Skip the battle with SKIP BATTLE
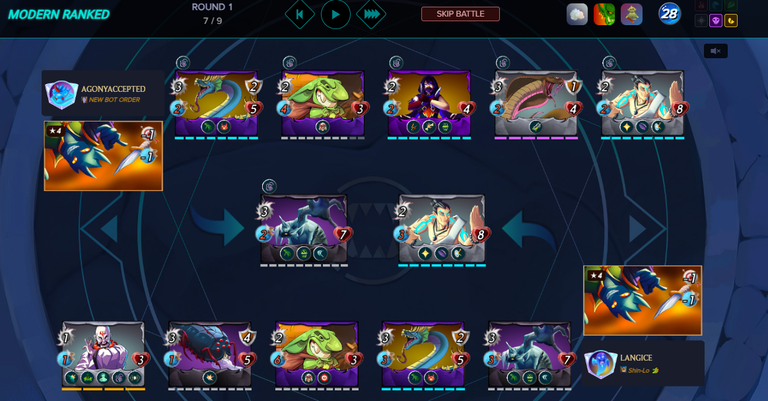The image size is (768, 401). (x=460, y=14)
